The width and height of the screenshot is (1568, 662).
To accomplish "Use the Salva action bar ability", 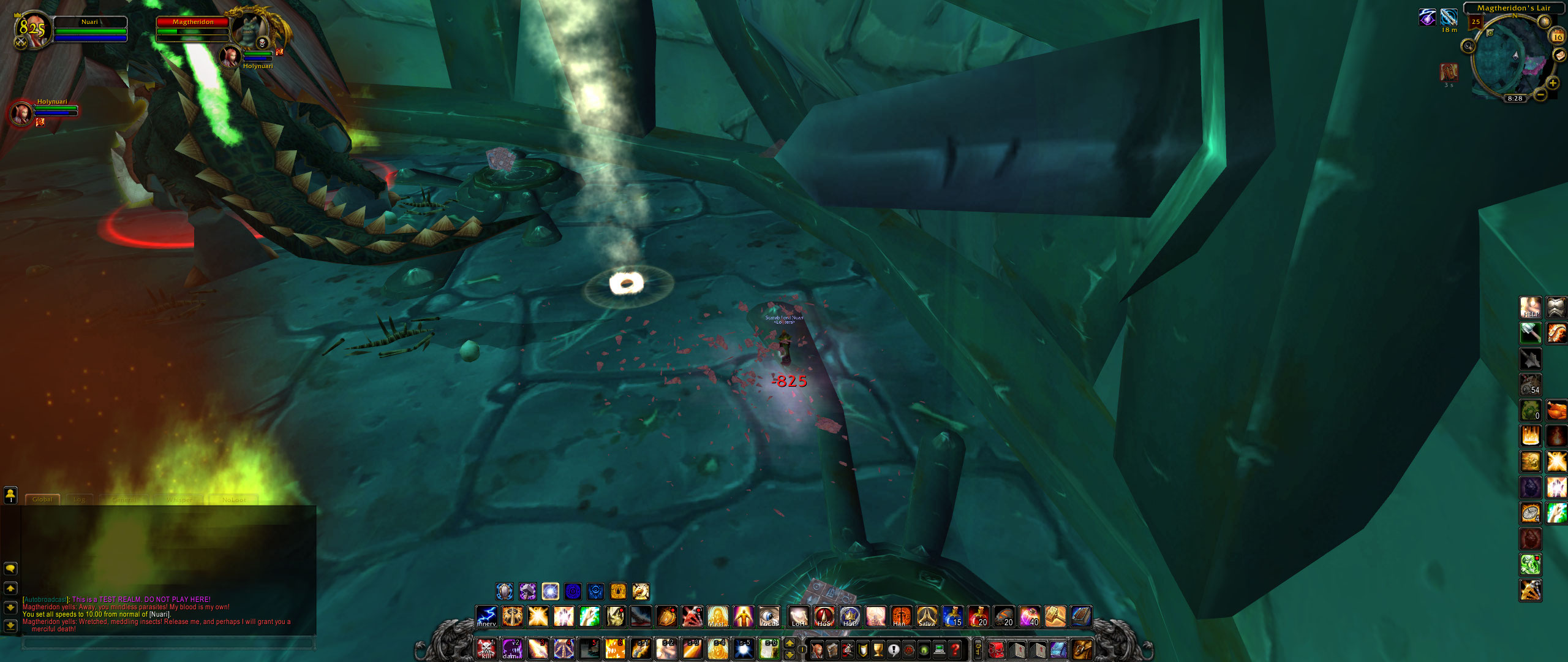I will point(927,617).
